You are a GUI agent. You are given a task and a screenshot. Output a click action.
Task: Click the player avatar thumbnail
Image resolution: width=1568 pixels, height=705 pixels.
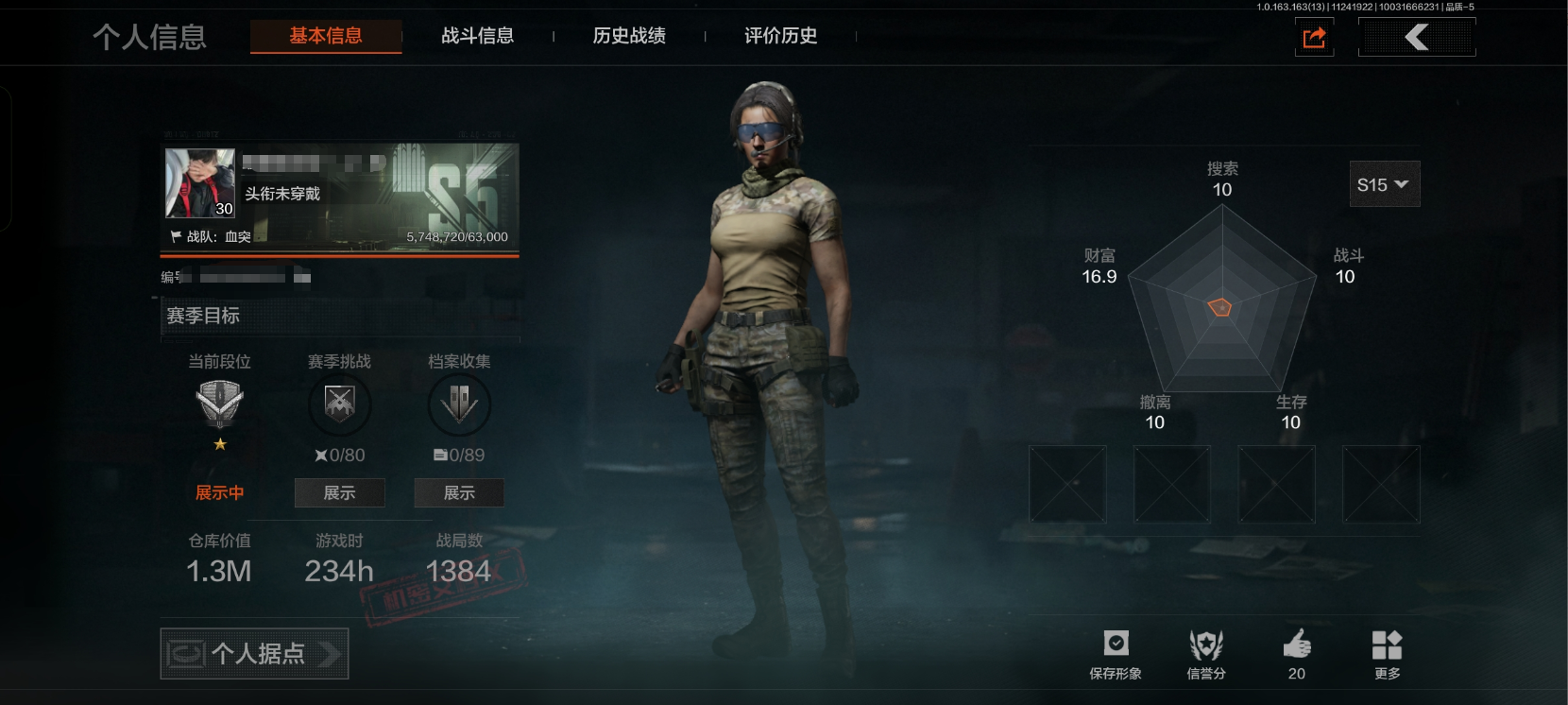(200, 182)
